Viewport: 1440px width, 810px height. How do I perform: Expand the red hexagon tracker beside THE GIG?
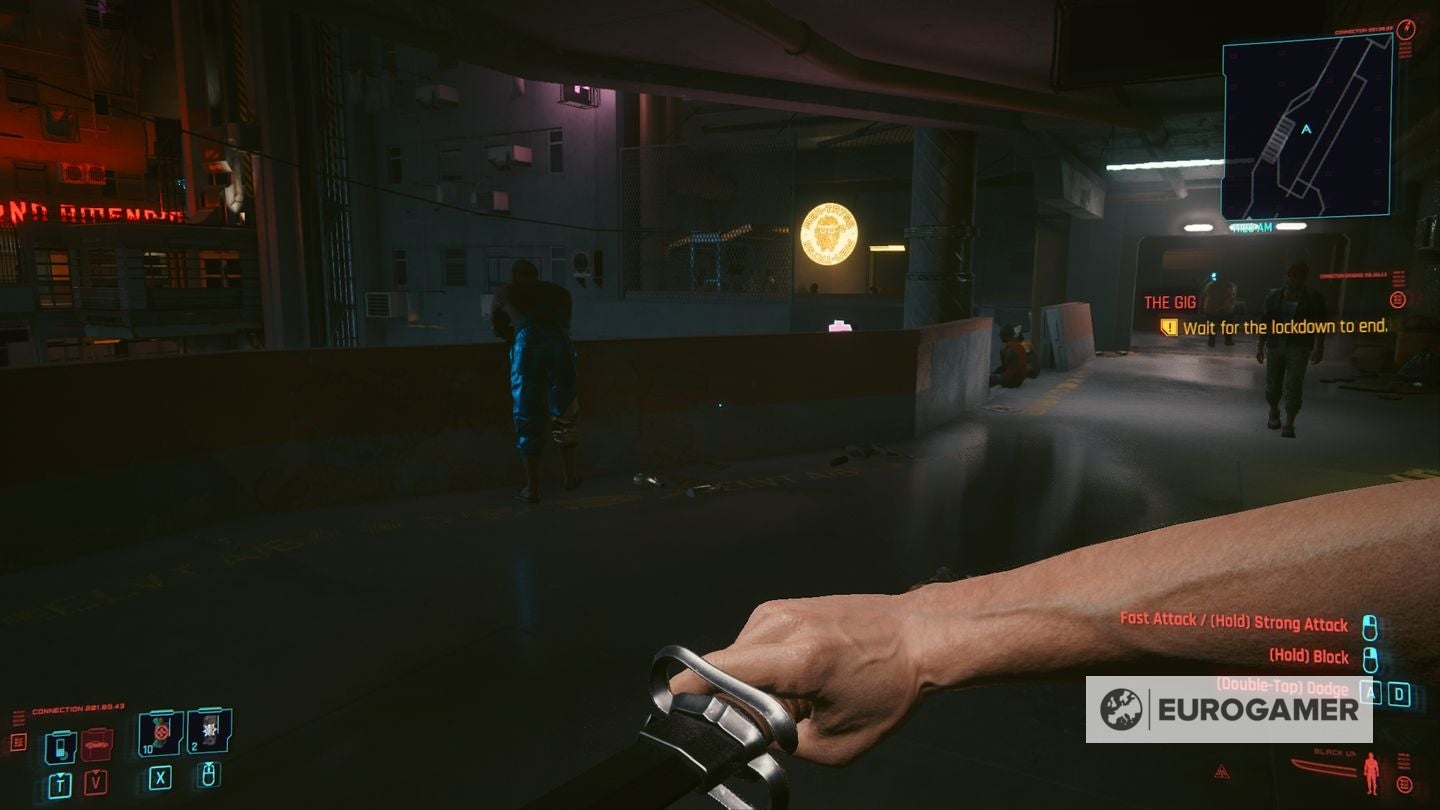[1398, 300]
